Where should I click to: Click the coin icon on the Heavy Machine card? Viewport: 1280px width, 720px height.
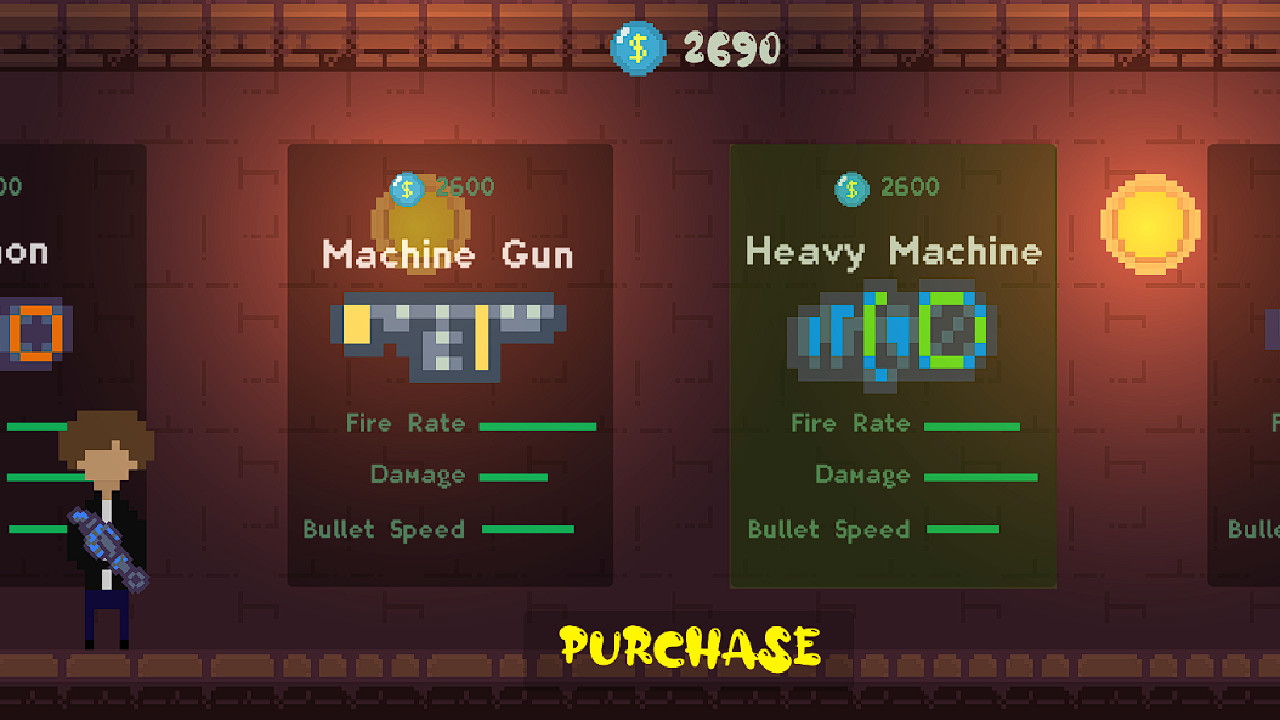pyautogui.click(x=851, y=189)
